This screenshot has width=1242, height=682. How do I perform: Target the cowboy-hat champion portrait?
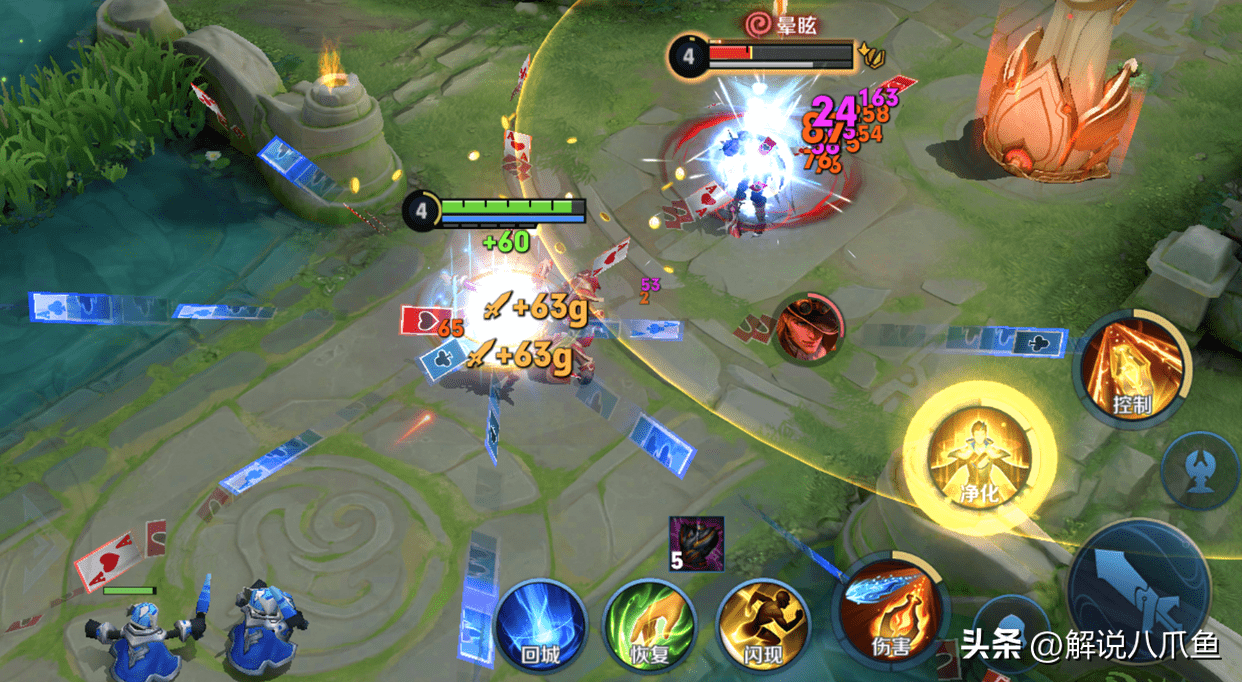pos(809,330)
